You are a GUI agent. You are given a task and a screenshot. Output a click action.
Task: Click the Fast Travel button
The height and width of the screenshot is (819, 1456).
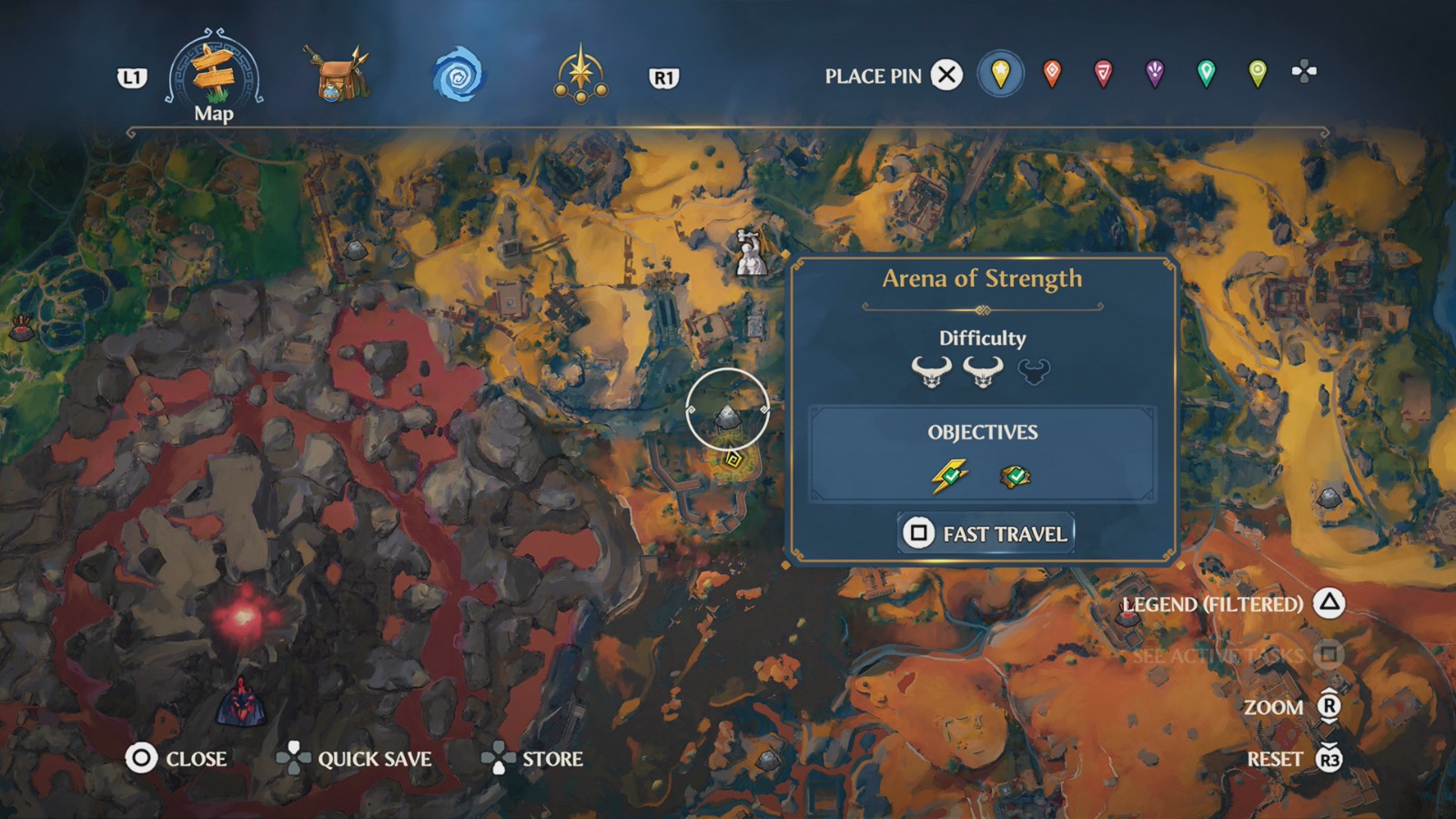point(986,534)
